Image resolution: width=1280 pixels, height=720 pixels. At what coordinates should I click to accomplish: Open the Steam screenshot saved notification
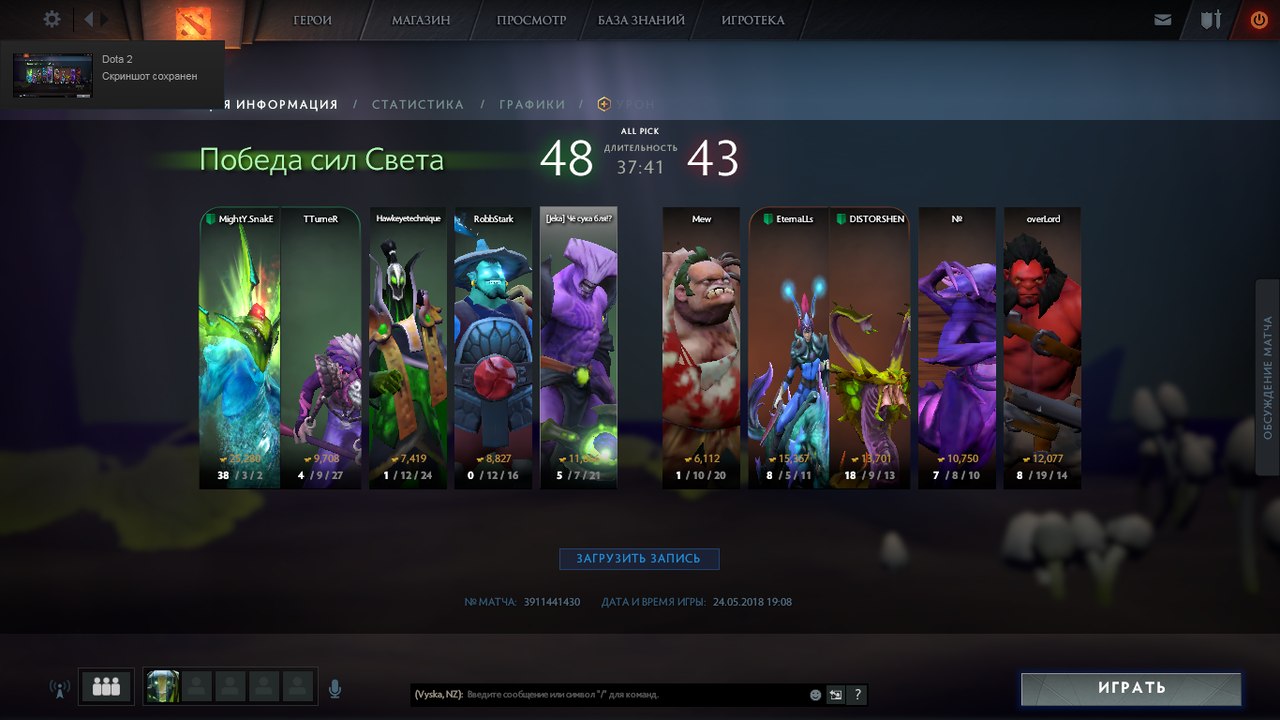pos(112,75)
